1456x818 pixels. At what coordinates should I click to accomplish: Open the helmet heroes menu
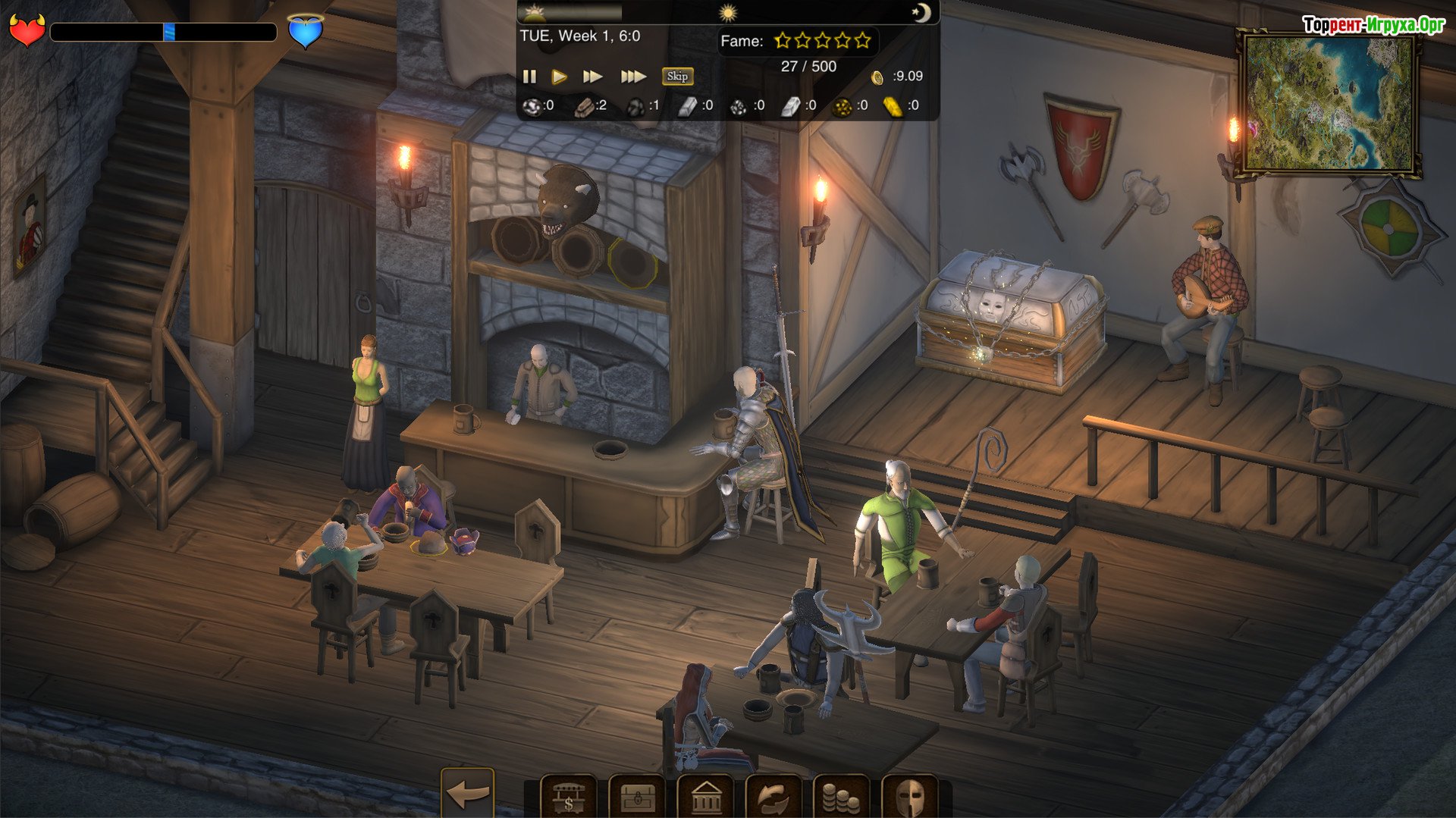click(x=909, y=796)
